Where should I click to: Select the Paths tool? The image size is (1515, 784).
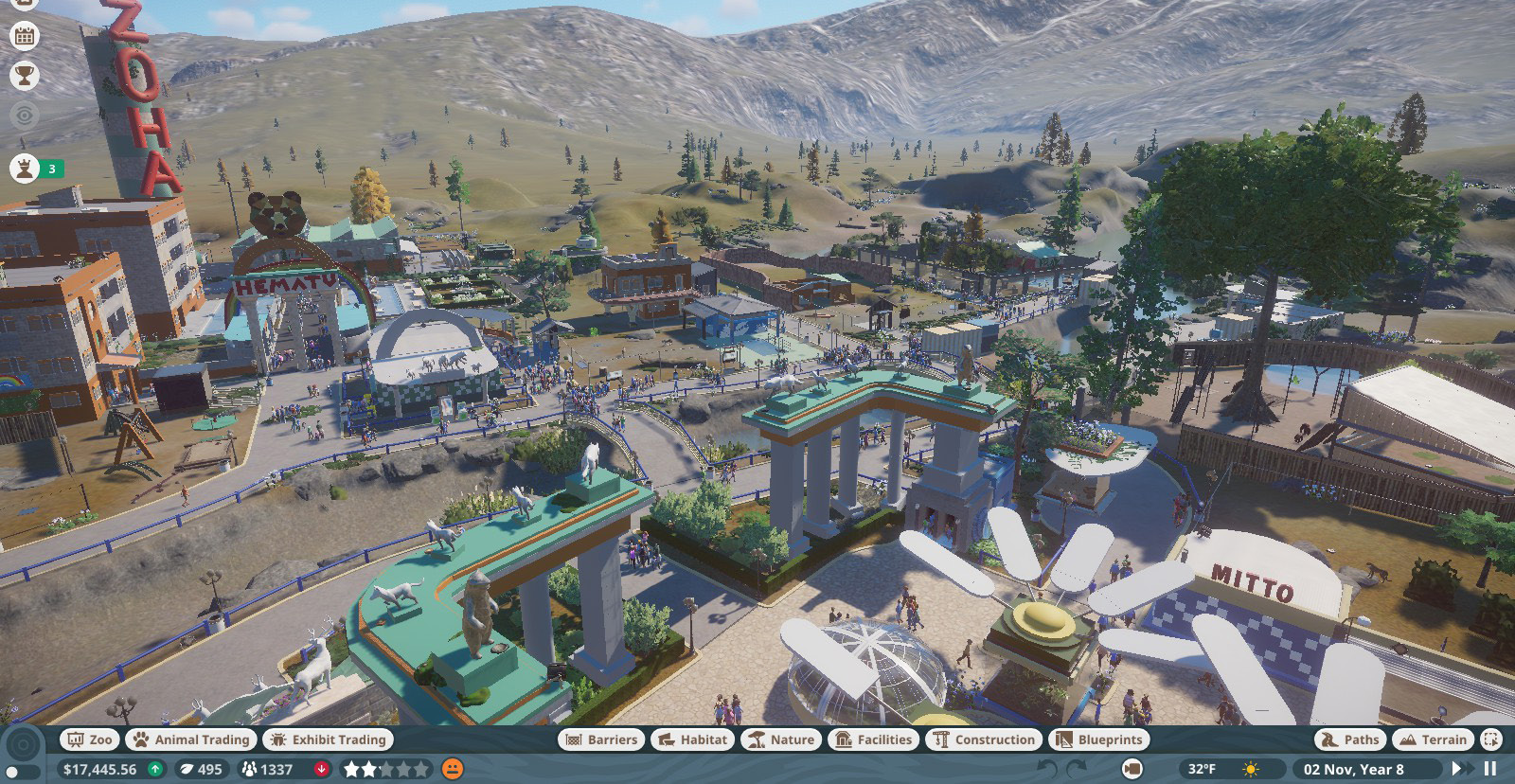point(1350,739)
